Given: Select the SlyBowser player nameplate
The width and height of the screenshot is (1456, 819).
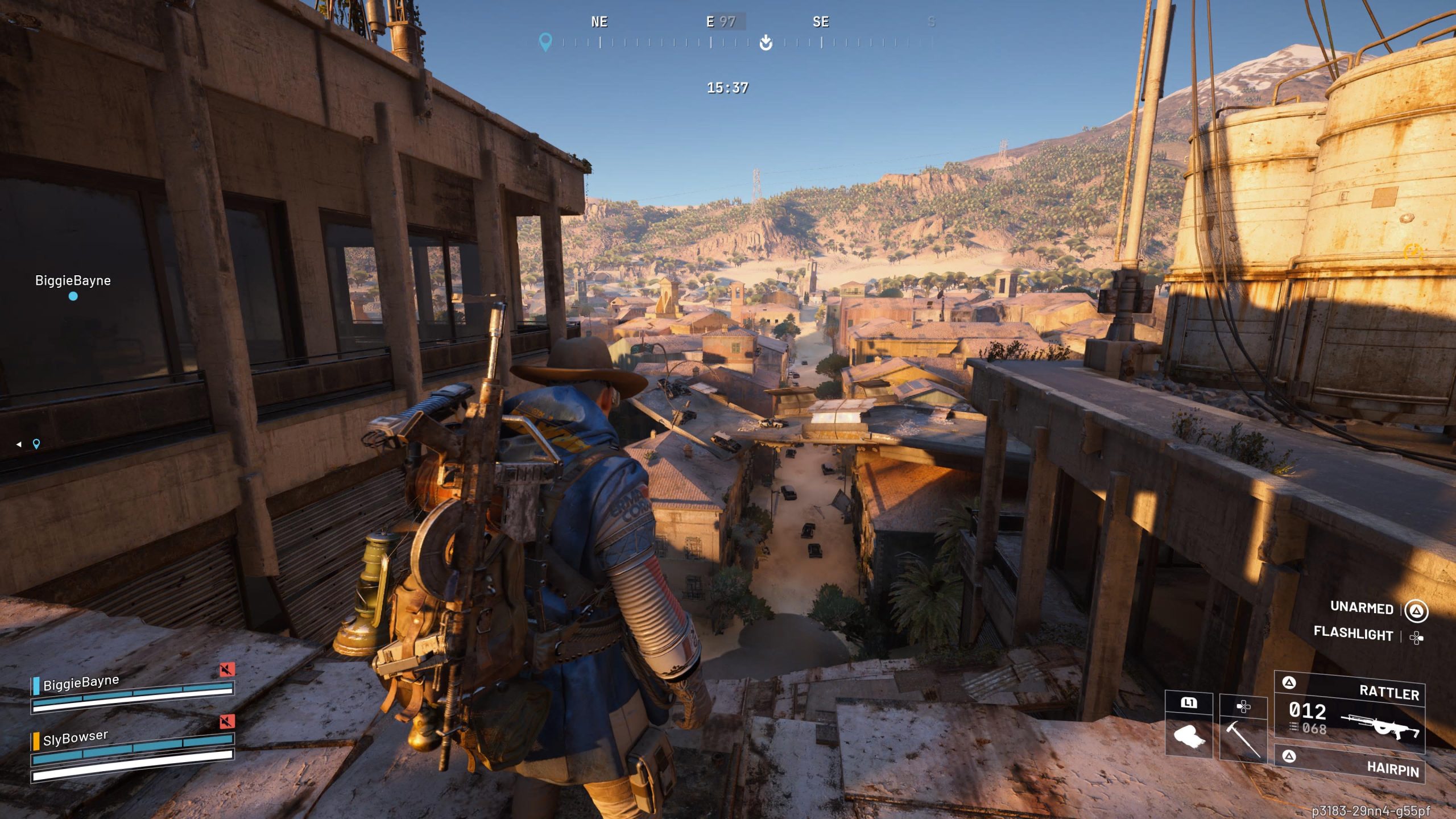Looking at the screenshot, I should click(75, 739).
